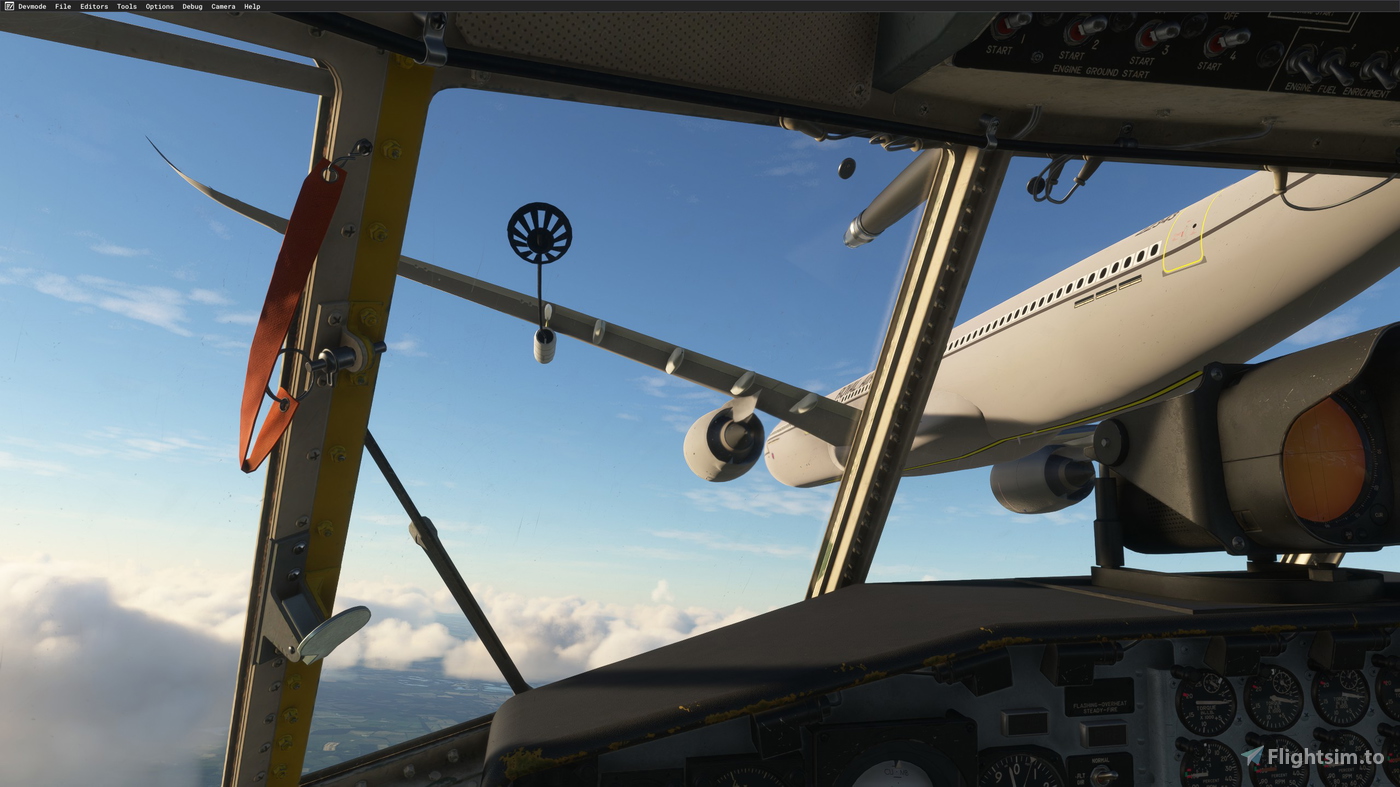Open the Debug menu
This screenshot has height=787, width=1400.
point(191,6)
